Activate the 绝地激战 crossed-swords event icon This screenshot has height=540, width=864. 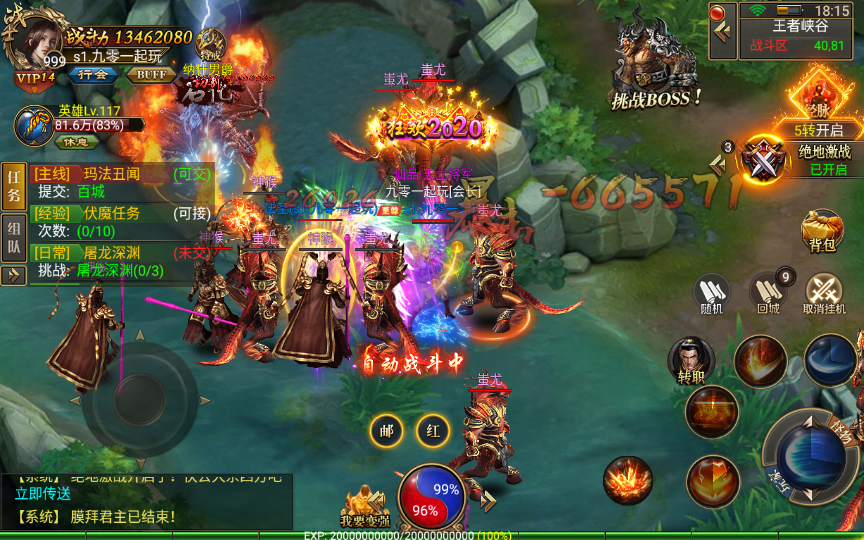[766, 161]
